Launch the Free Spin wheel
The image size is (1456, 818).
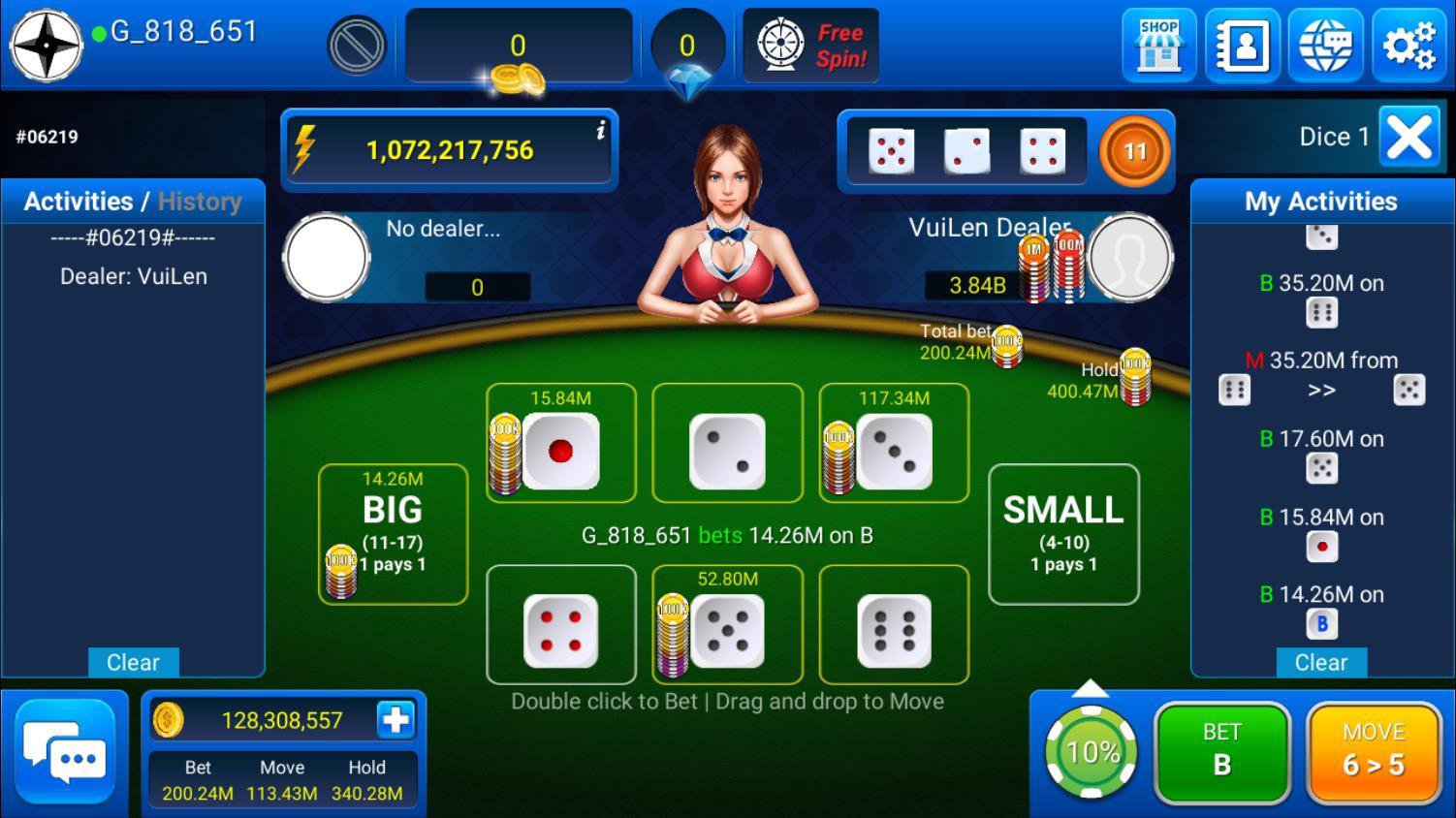coord(810,45)
